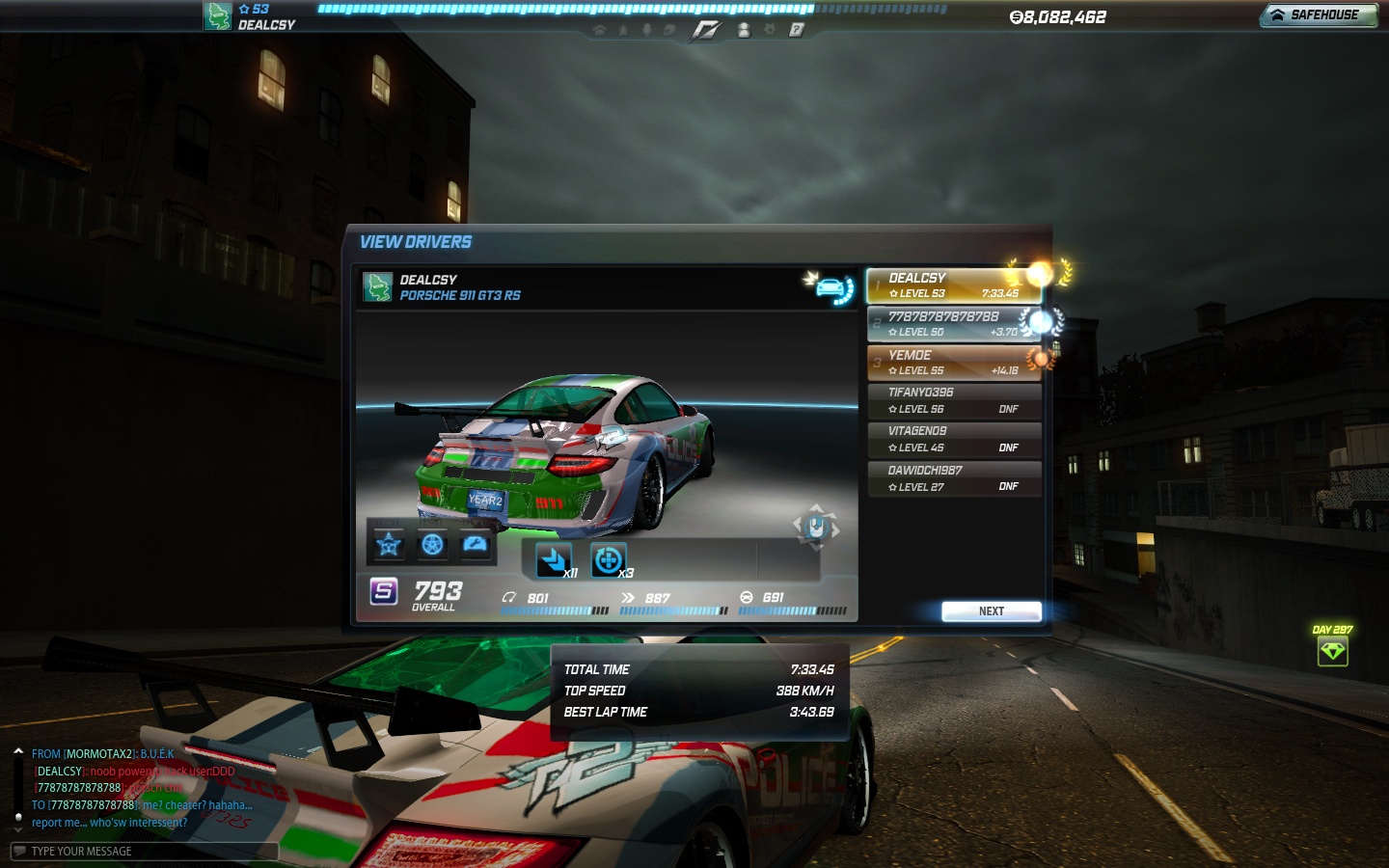
Task: Return to the Safehouse
Action: point(1318,15)
